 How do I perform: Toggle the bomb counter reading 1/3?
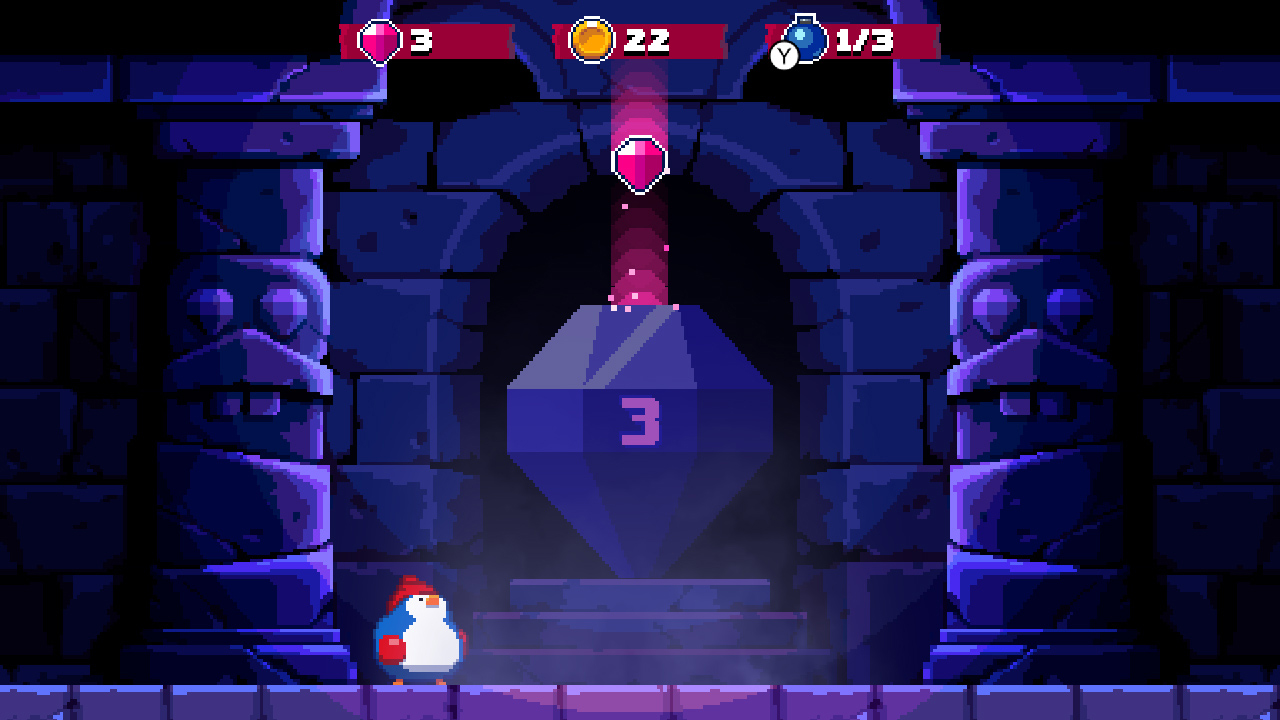tap(865, 41)
